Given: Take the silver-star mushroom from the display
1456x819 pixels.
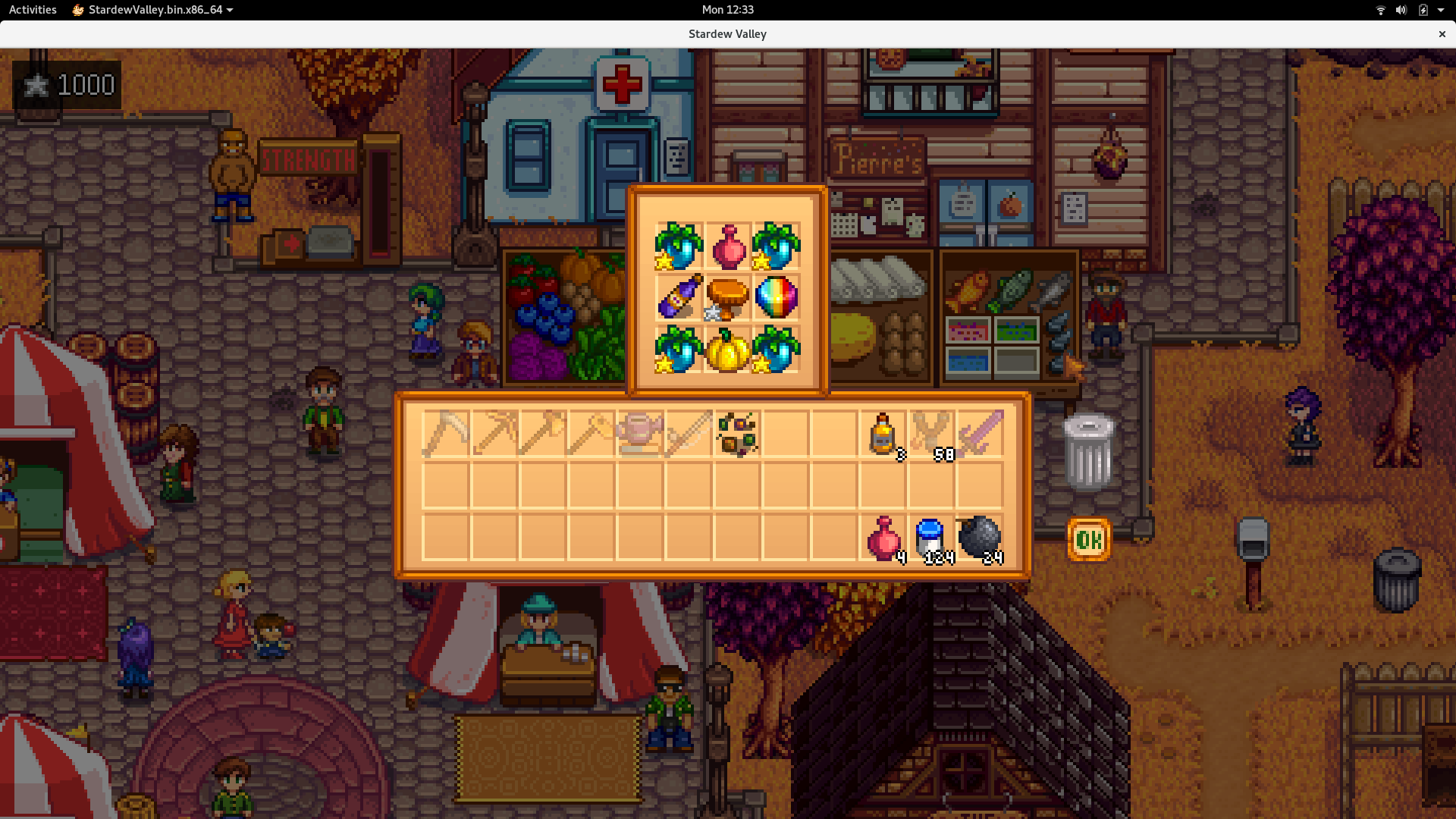Looking at the screenshot, I should tap(727, 297).
